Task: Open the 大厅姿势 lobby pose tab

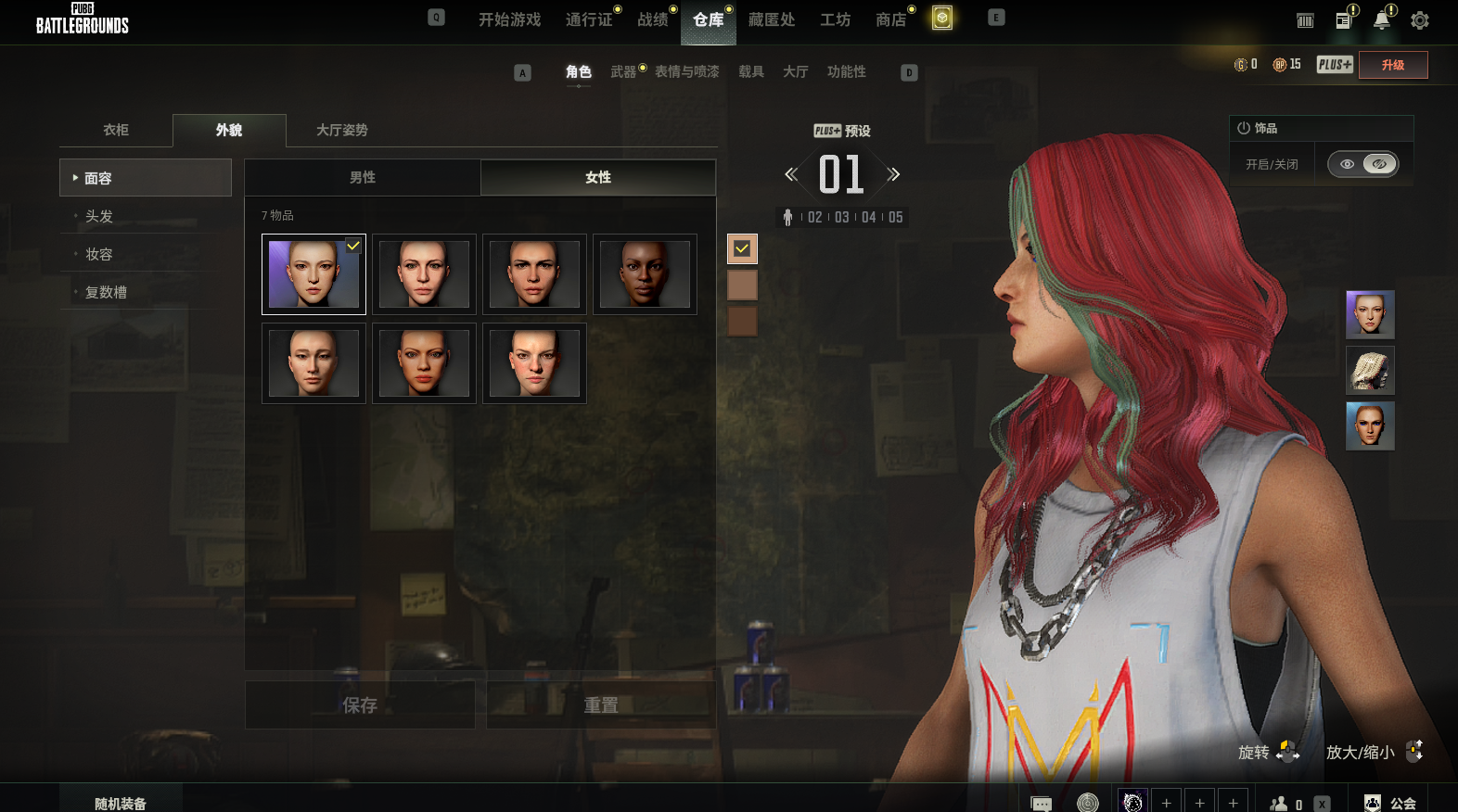Action: [341, 130]
